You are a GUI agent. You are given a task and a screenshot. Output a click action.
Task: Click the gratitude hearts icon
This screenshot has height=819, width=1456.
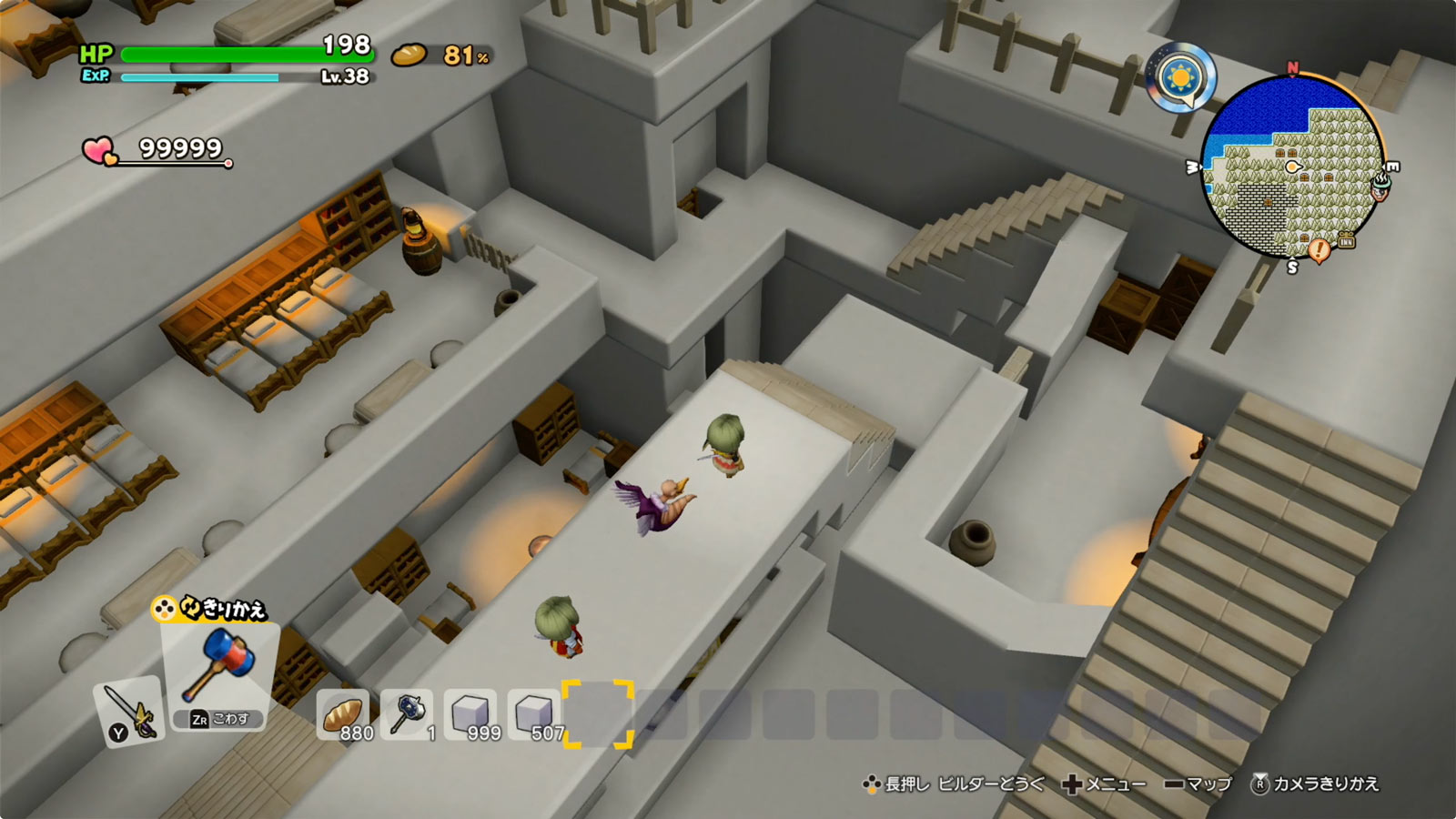coord(99,151)
